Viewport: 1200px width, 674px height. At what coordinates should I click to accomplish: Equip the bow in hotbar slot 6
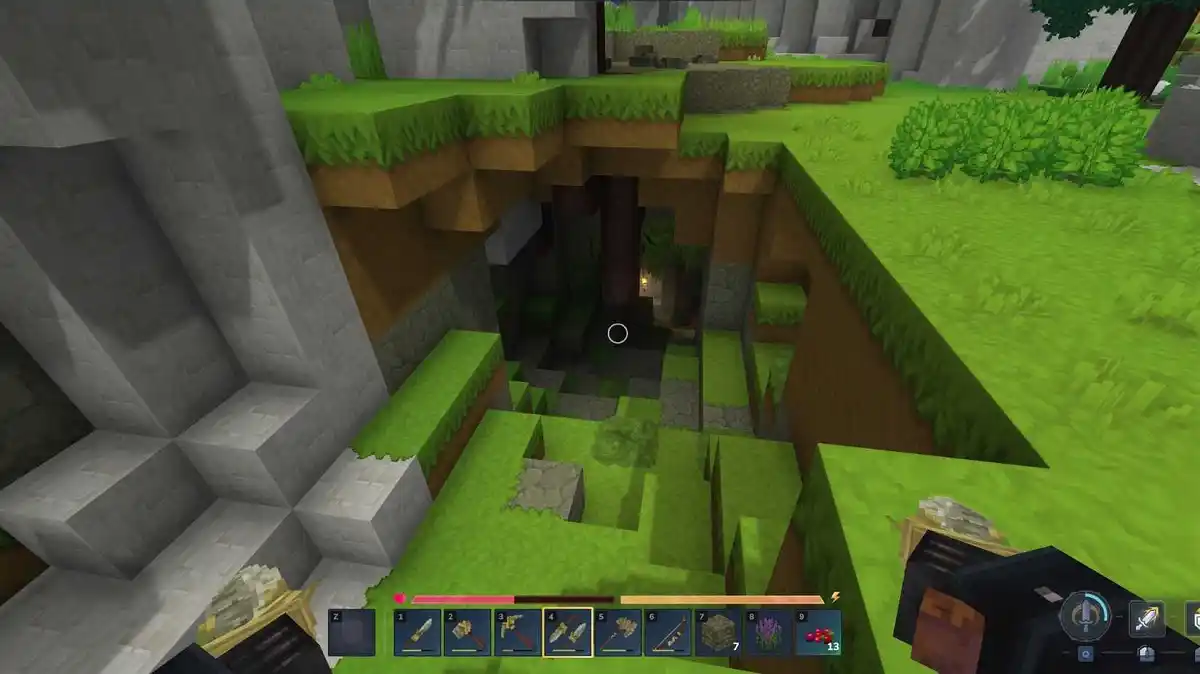point(667,633)
